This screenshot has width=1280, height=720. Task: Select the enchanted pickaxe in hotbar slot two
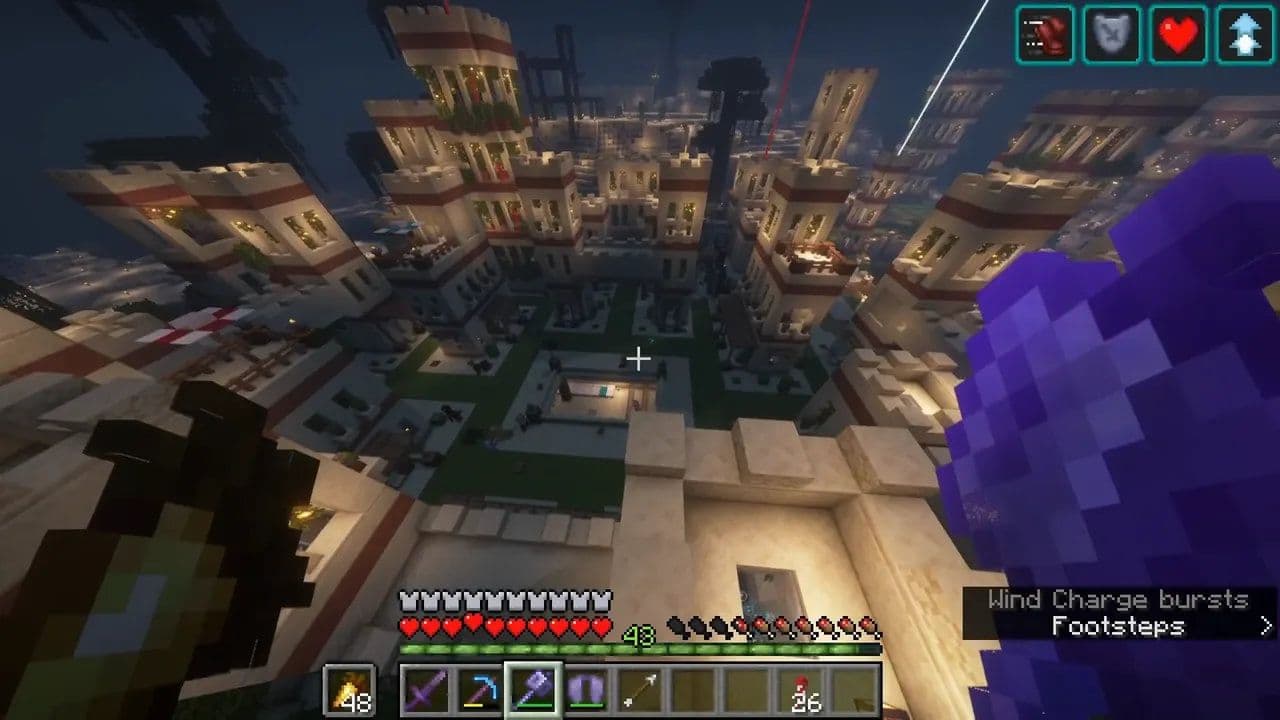coord(478,689)
